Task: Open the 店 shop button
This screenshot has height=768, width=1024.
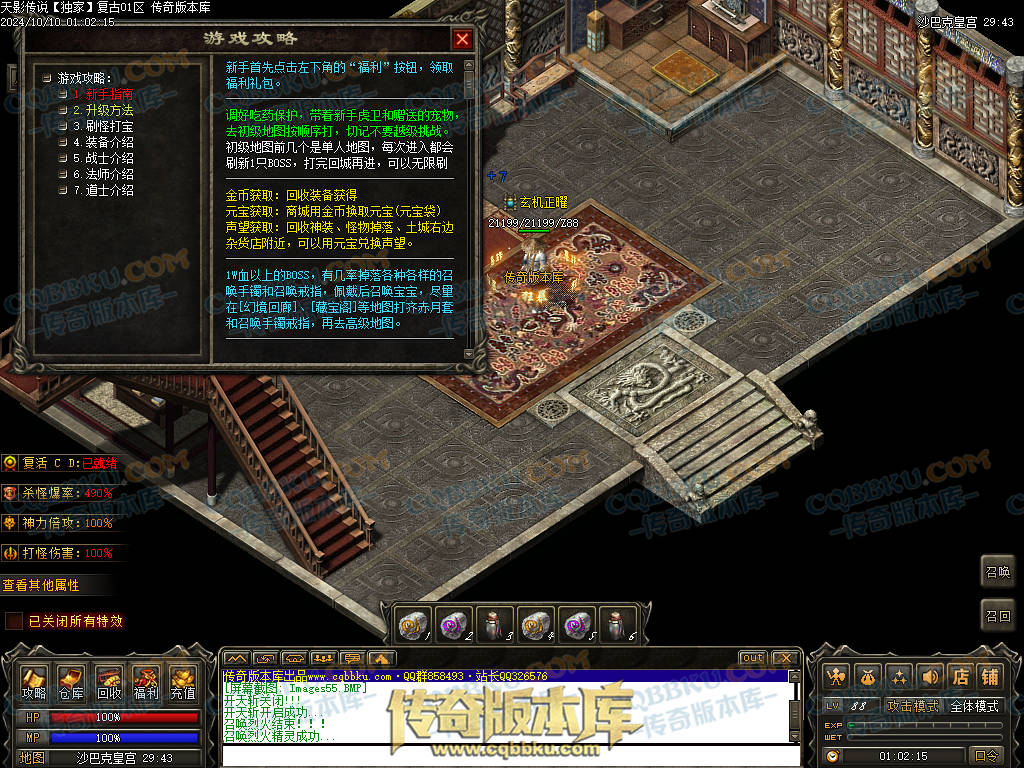Action: (x=960, y=676)
